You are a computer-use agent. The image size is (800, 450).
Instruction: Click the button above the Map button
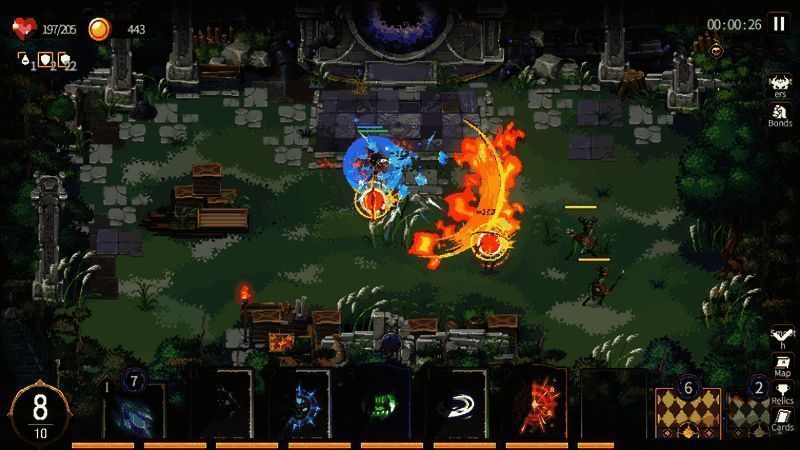pyautogui.click(x=781, y=338)
